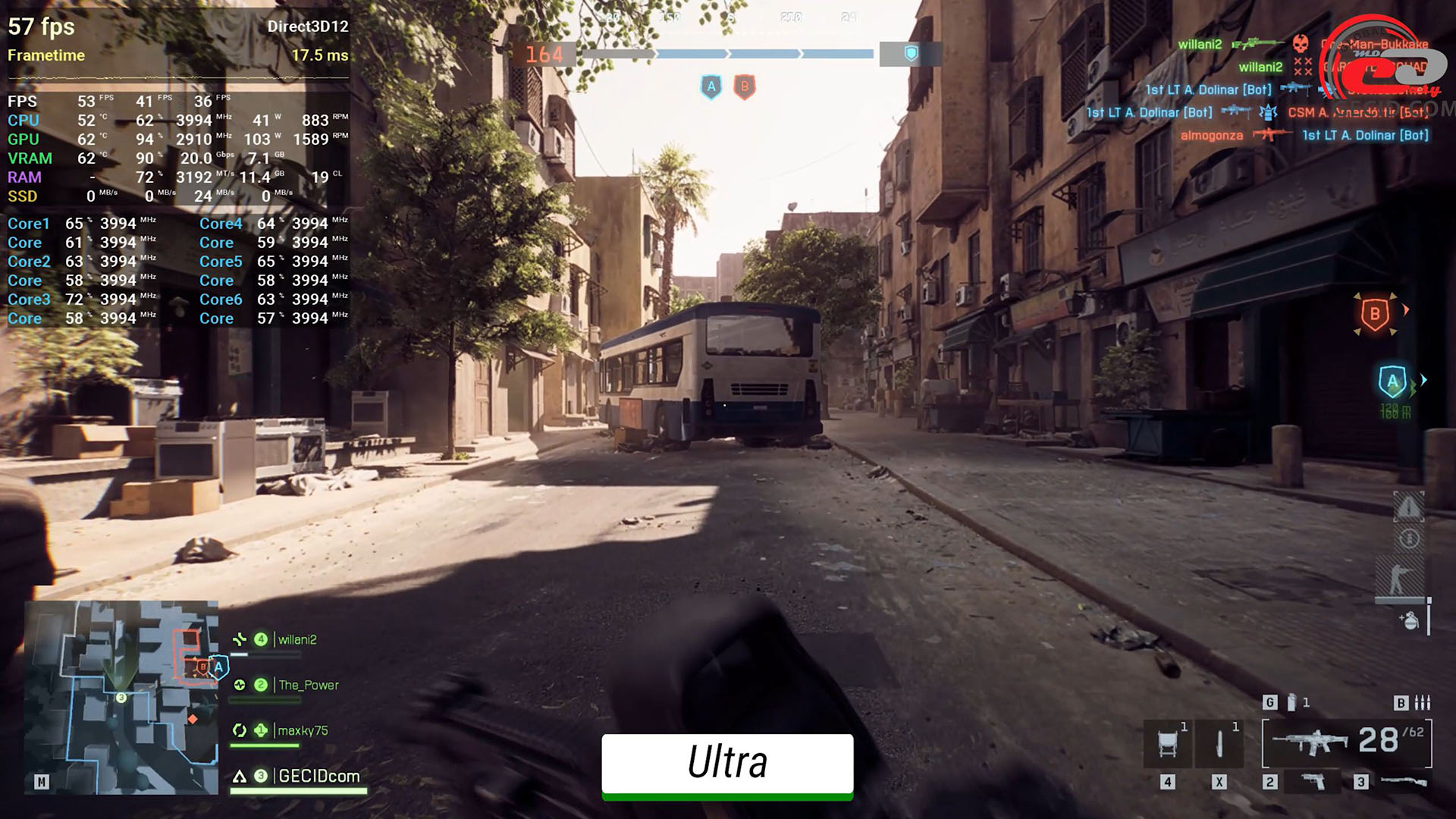Select the knife slot marked X
The height and width of the screenshot is (819, 1456).
(x=1219, y=743)
